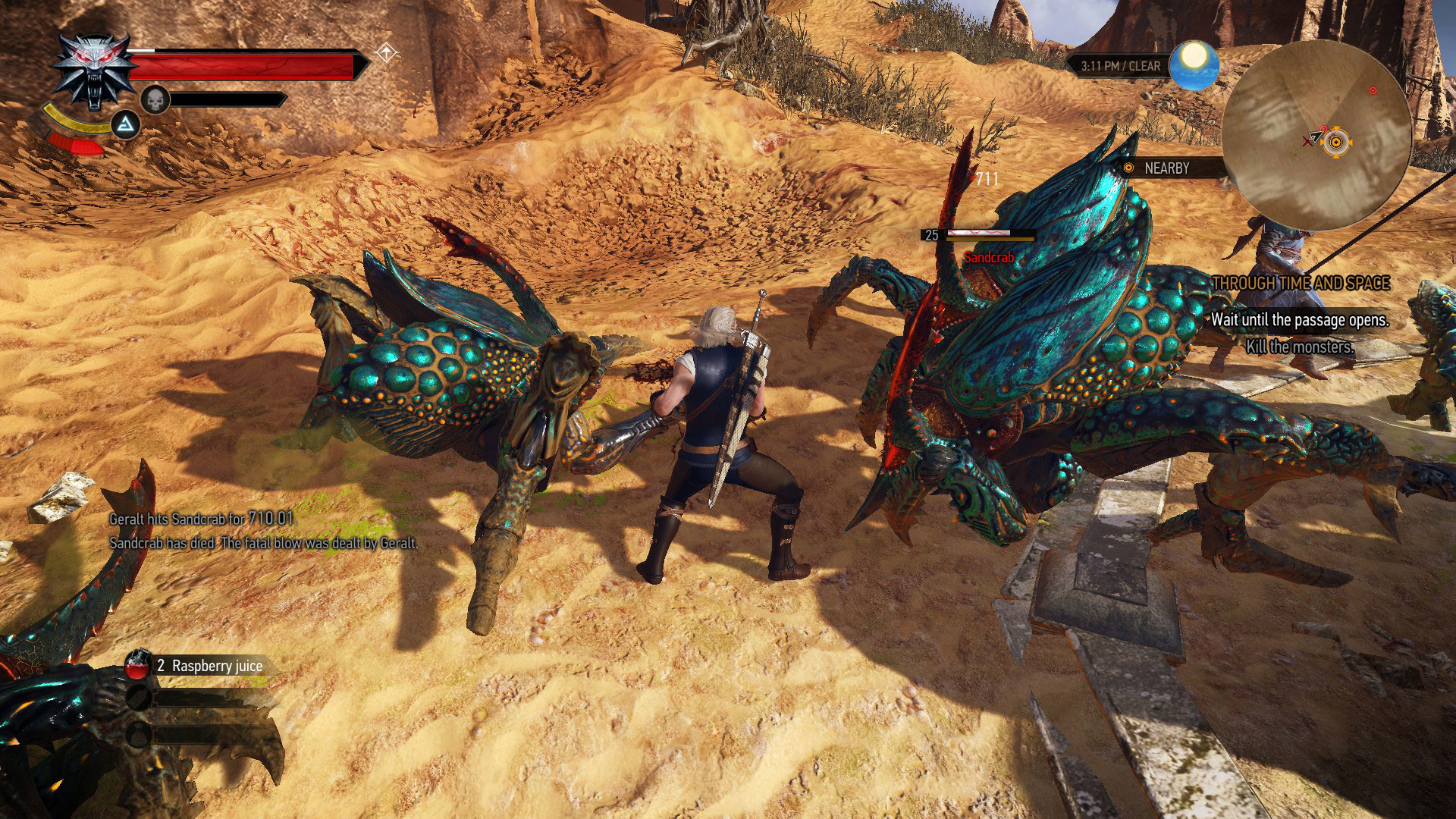Click the red enemy dot on minimap
The height and width of the screenshot is (819, 1456).
1373,91
